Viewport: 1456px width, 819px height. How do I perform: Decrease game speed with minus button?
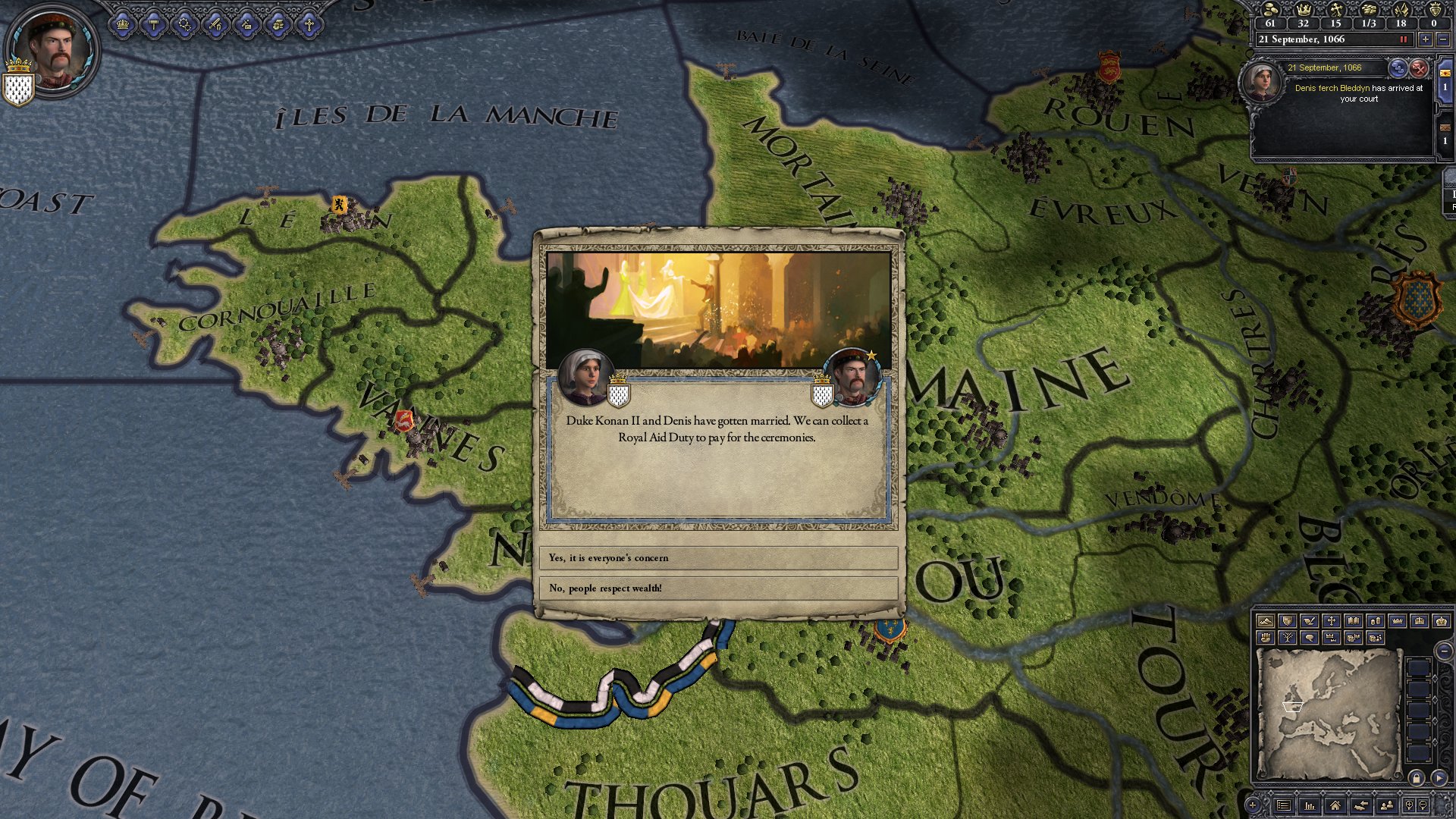(1443, 39)
